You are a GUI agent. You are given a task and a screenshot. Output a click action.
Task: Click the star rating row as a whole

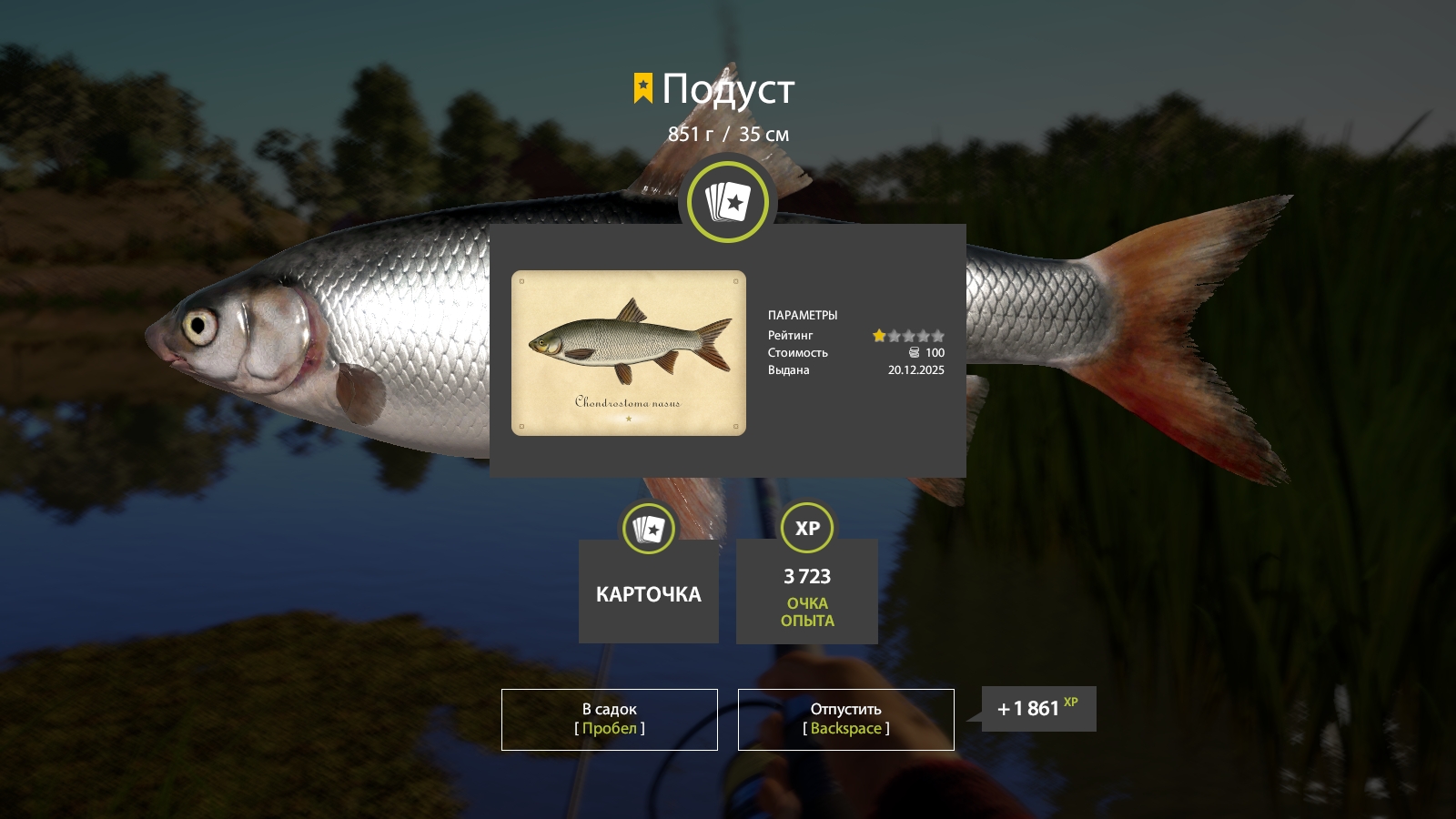(x=908, y=336)
